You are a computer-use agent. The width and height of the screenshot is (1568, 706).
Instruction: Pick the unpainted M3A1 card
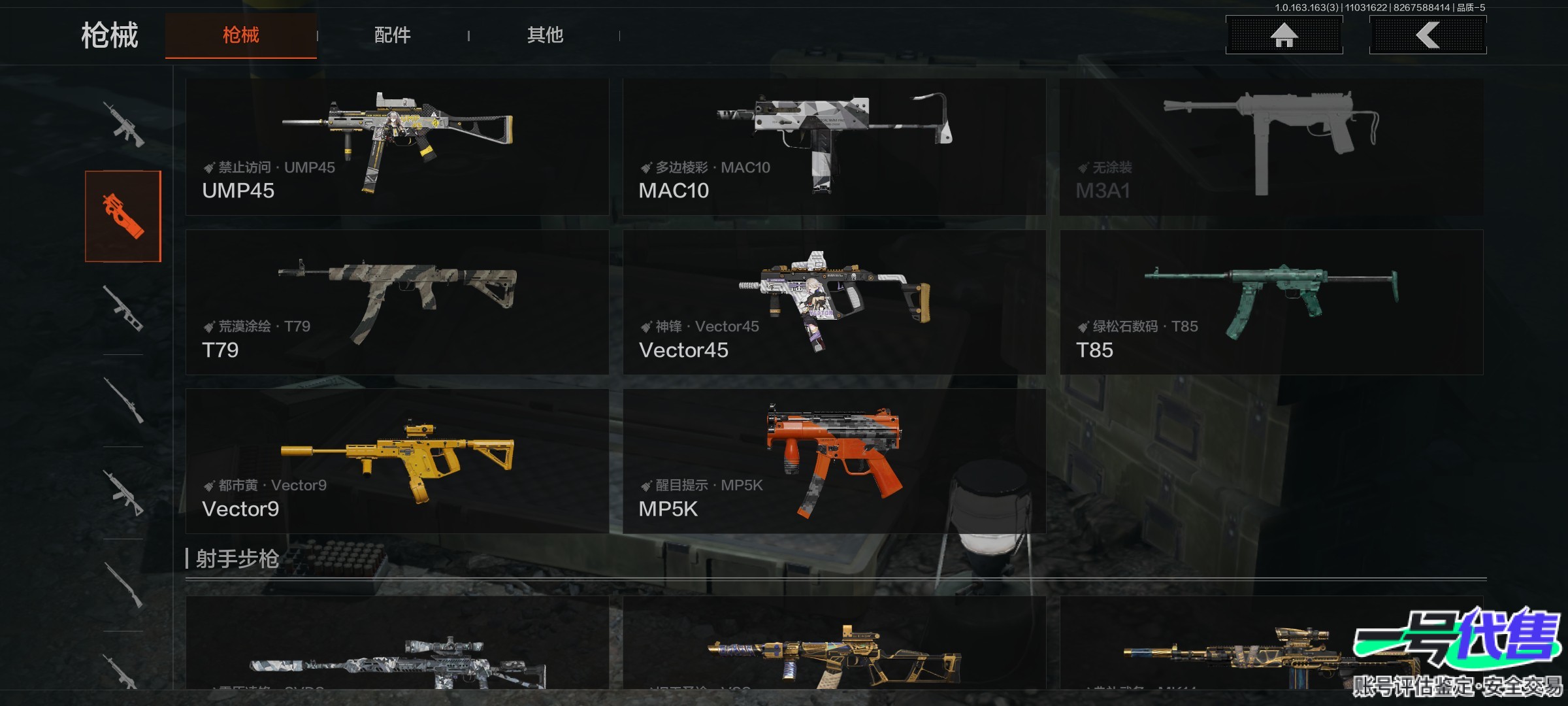tap(1271, 147)
